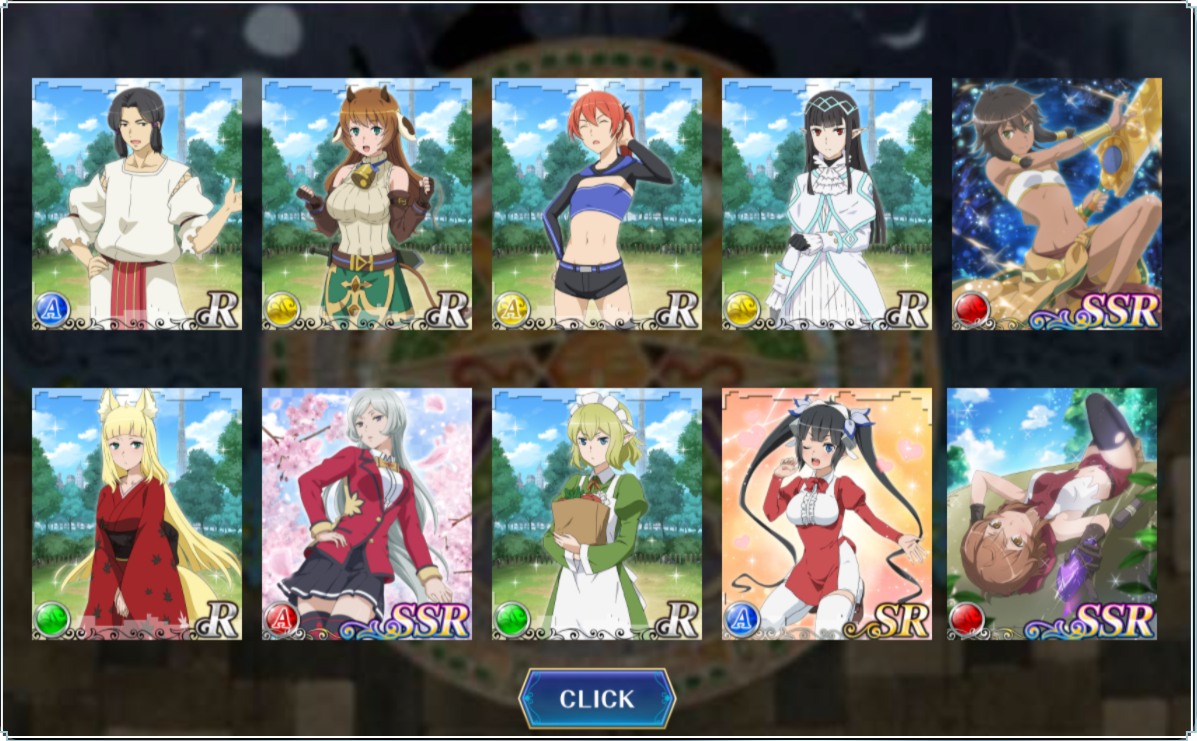Choose the cow-horned girl with bell card
Image resolution: width=1197 pixels, height=741 pixels.
367,204
